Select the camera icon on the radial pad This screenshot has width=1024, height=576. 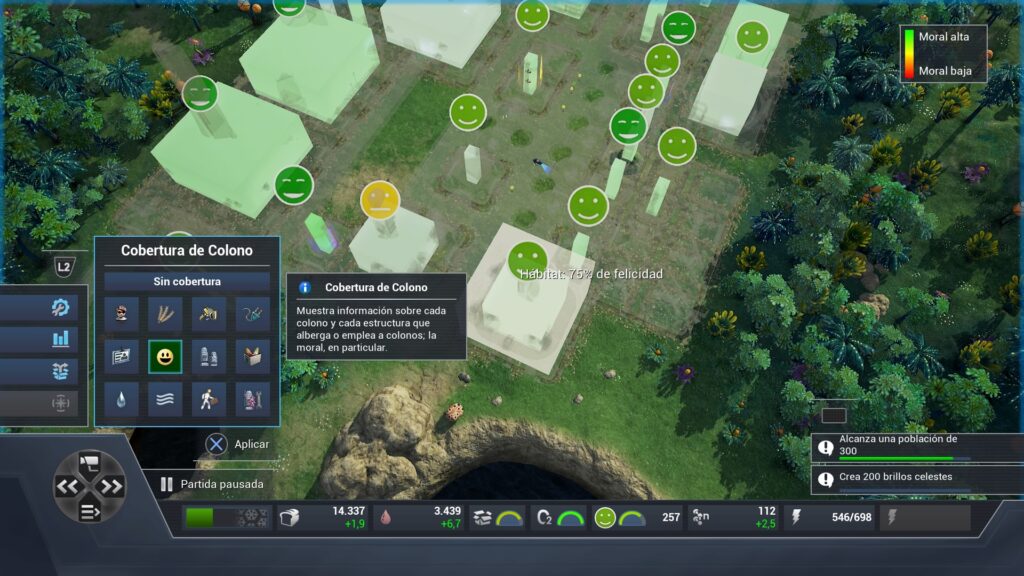[89, 463]
